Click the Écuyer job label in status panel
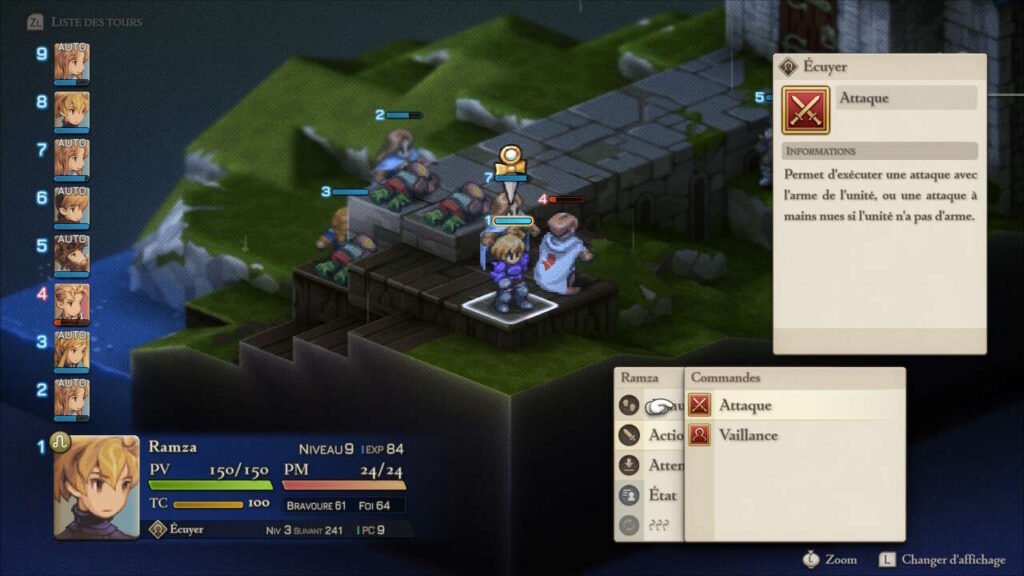 [x=185, y=529]
